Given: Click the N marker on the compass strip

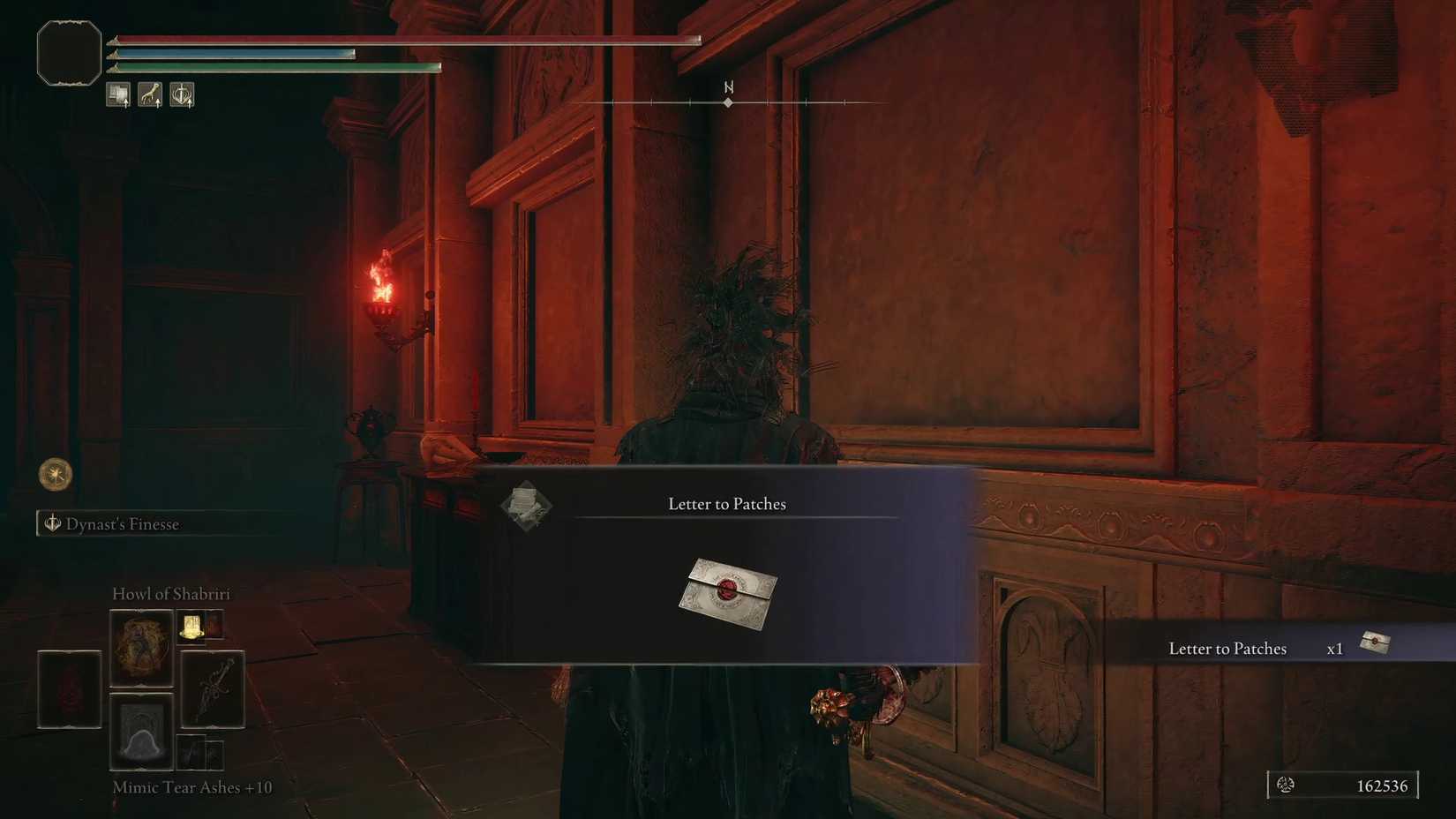Looking at the screenshot, I should [x=728, y=88].
